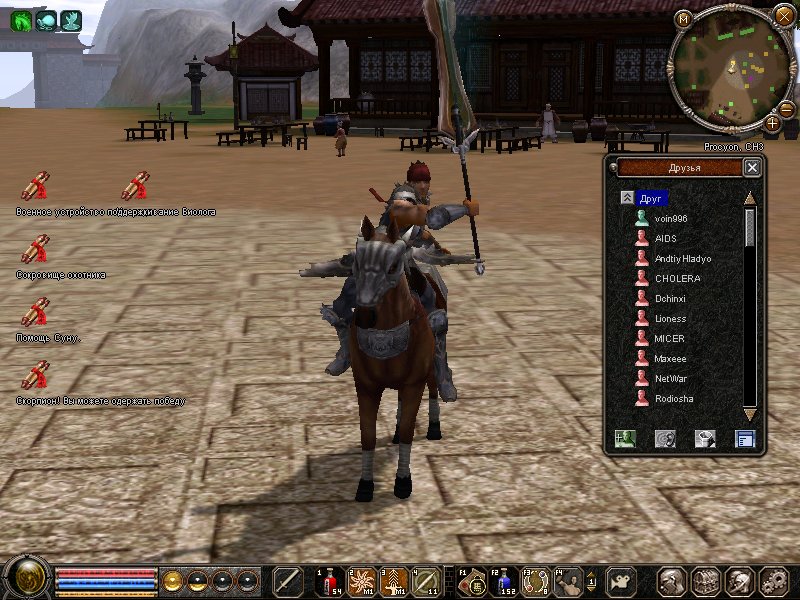Screen dimensions: 800x600
Task: Click the green horse buff icon
Action: pyautogui.click(x=21, y=19)
